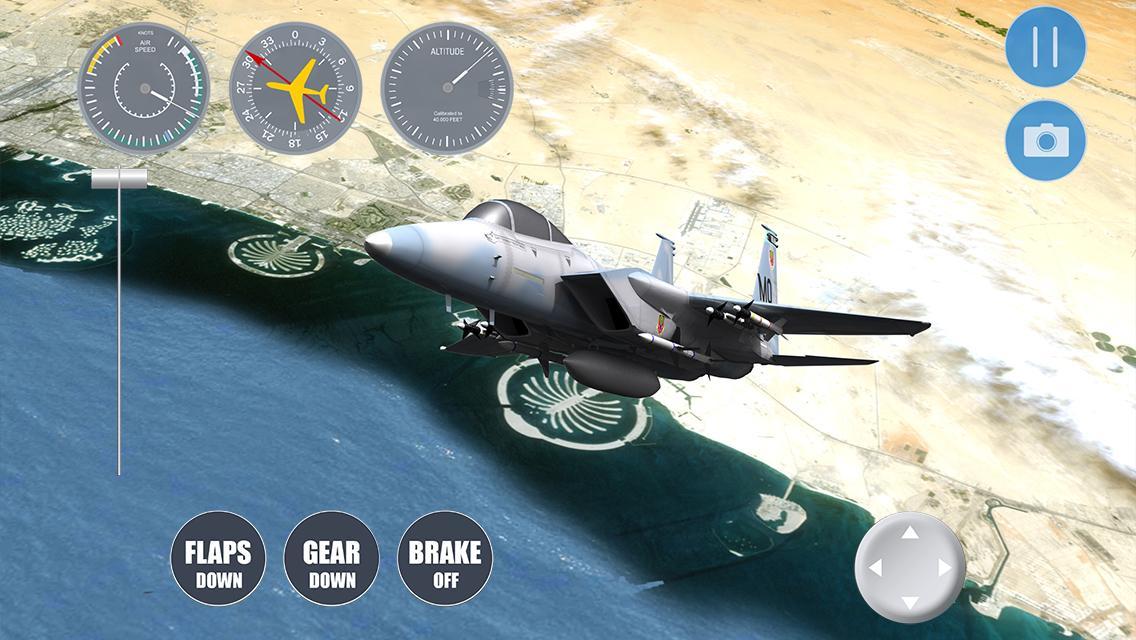
Task: Take a screenshot with the camera button
Action: pyautogui.click(x=1045, y=140)
